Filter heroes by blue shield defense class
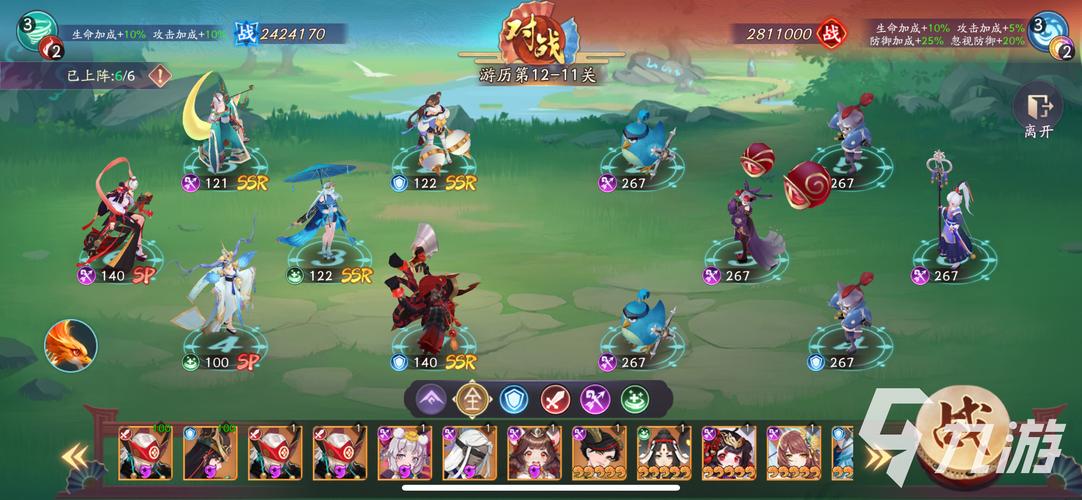The image size is (1082, 500). [513, 399]
